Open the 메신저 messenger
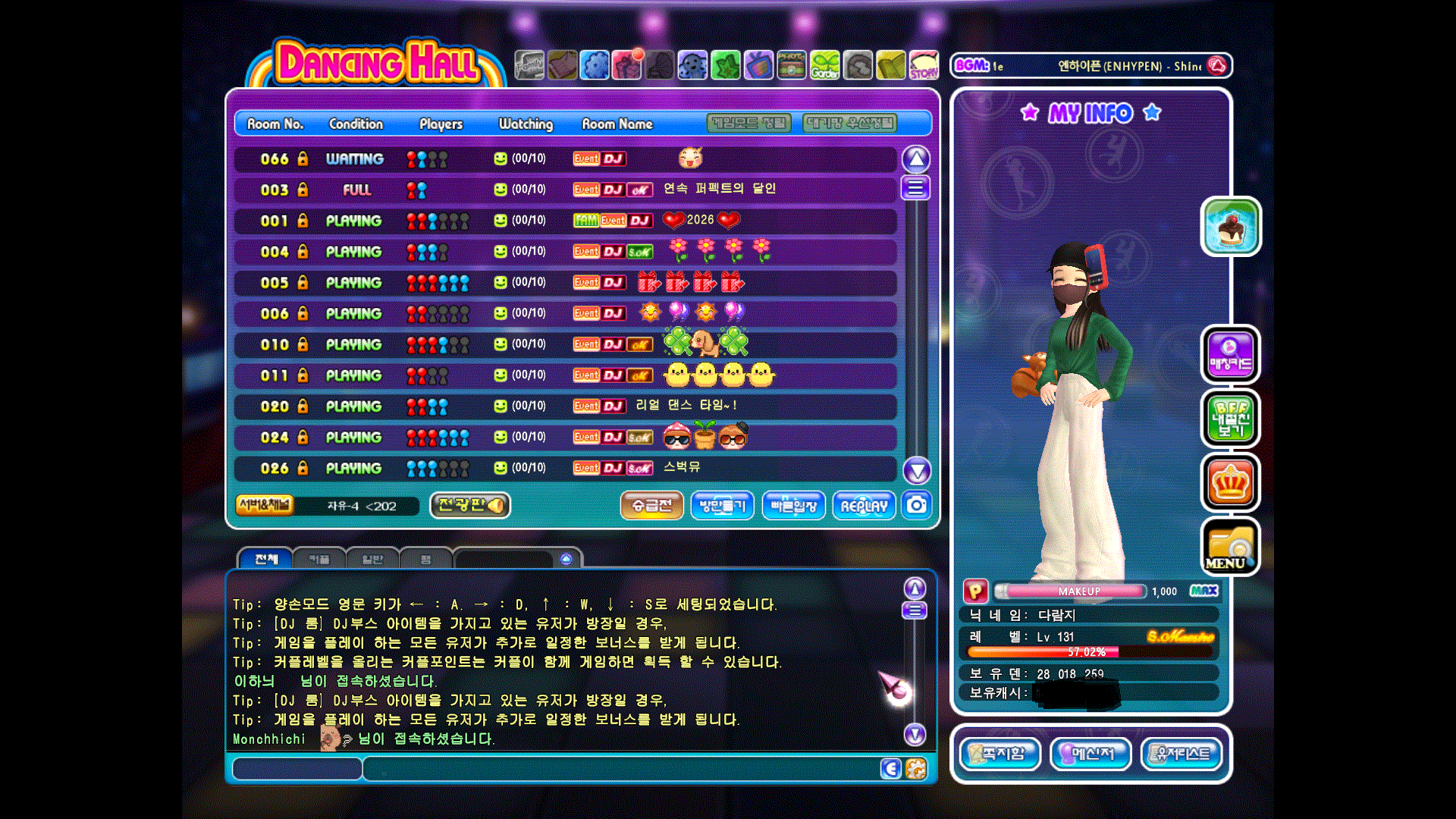The image size is (1456, 819). point(1090,754)
